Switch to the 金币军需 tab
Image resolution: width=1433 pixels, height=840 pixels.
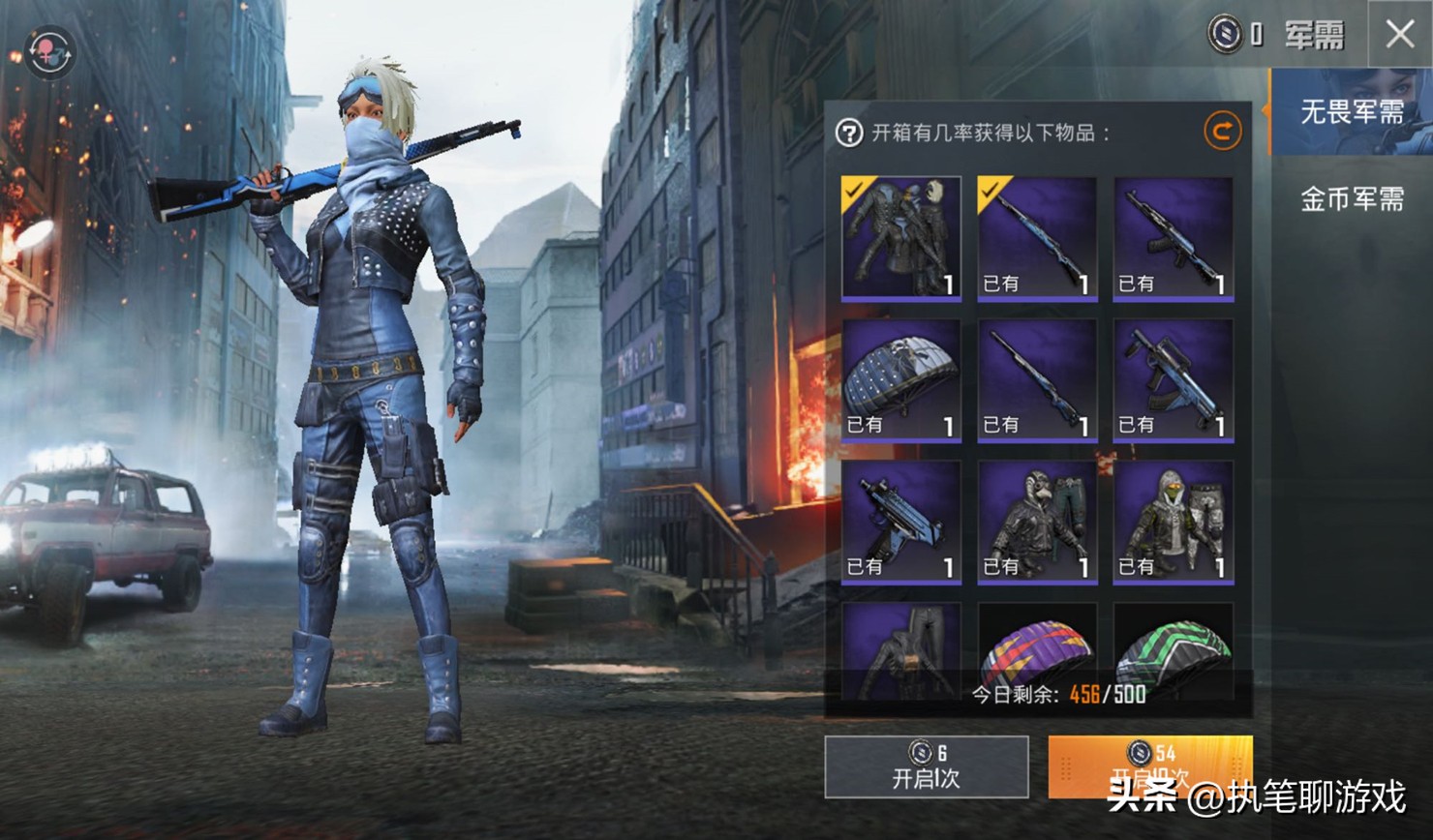point(1351,199)
